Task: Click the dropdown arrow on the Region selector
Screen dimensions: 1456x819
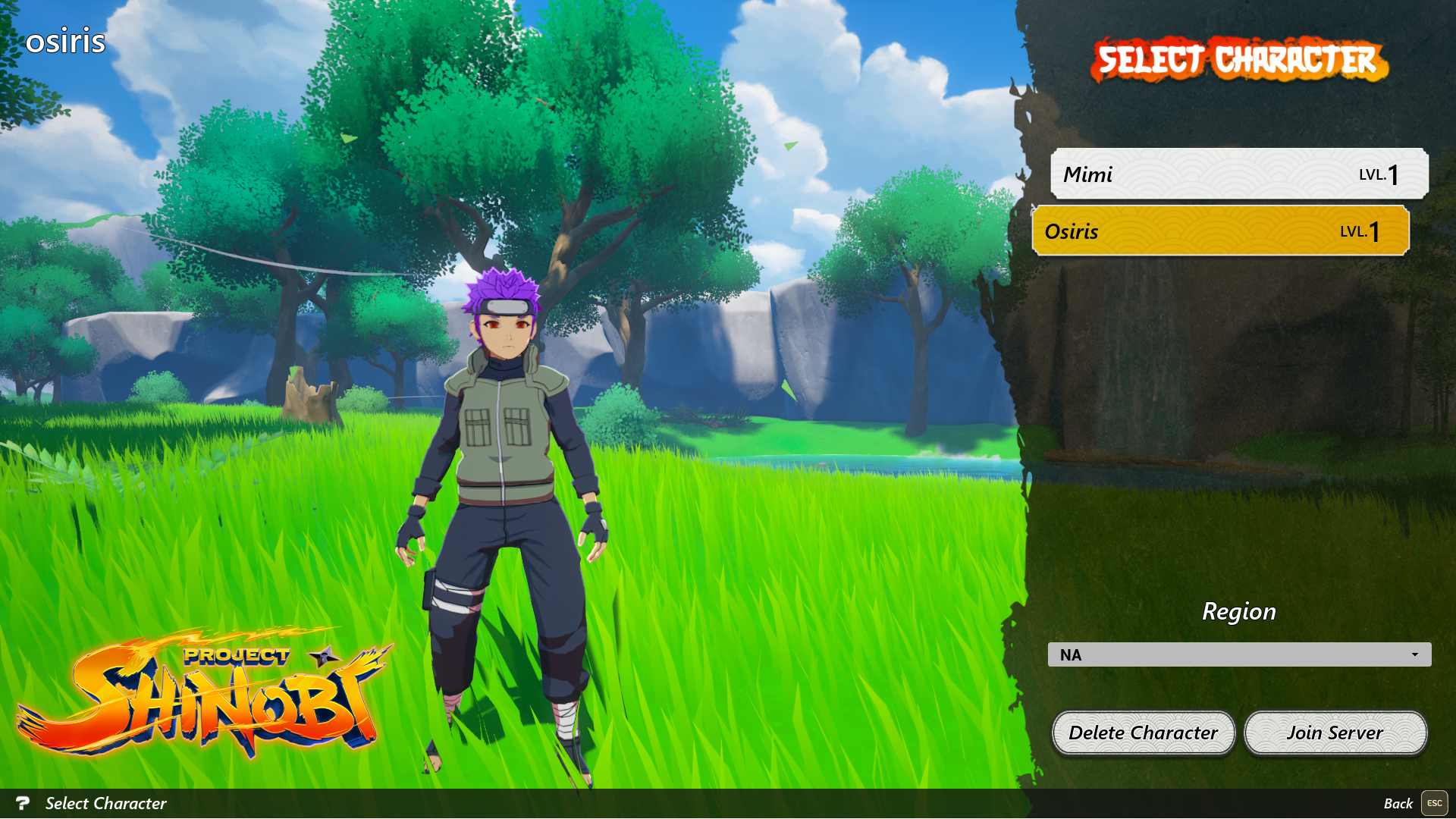Action: tap(1417, 654)
